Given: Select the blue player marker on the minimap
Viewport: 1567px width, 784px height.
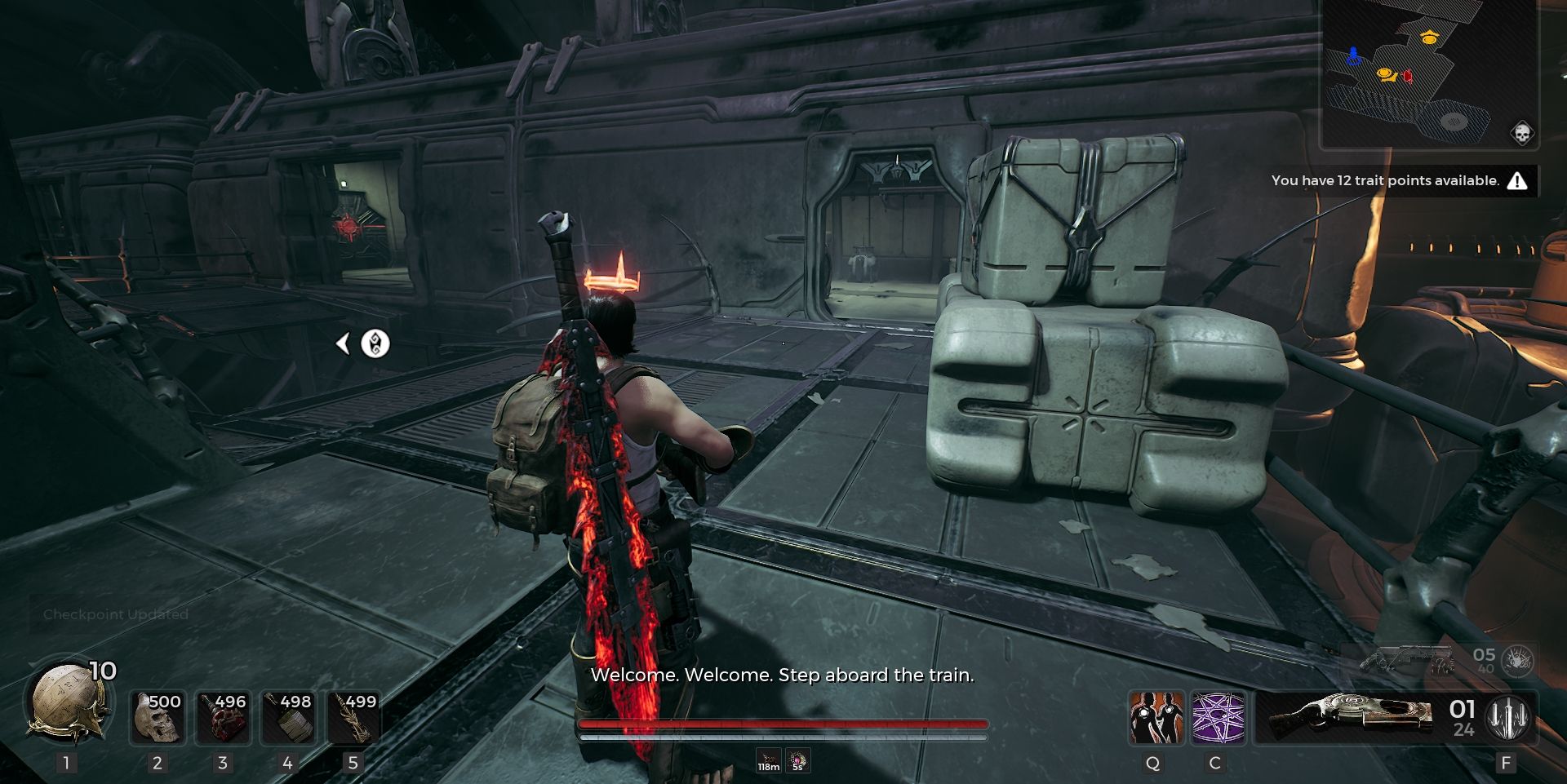Looking at the screenshot, I should (x=1353, y=55).
